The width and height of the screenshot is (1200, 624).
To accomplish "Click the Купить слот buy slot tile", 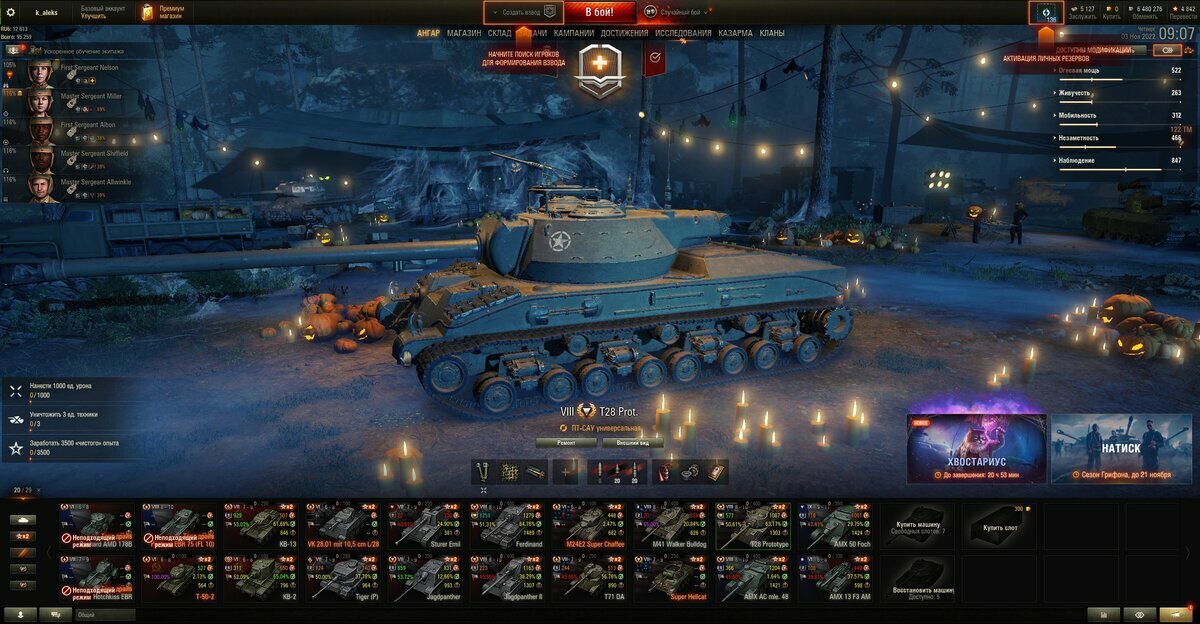I will 999,526.
